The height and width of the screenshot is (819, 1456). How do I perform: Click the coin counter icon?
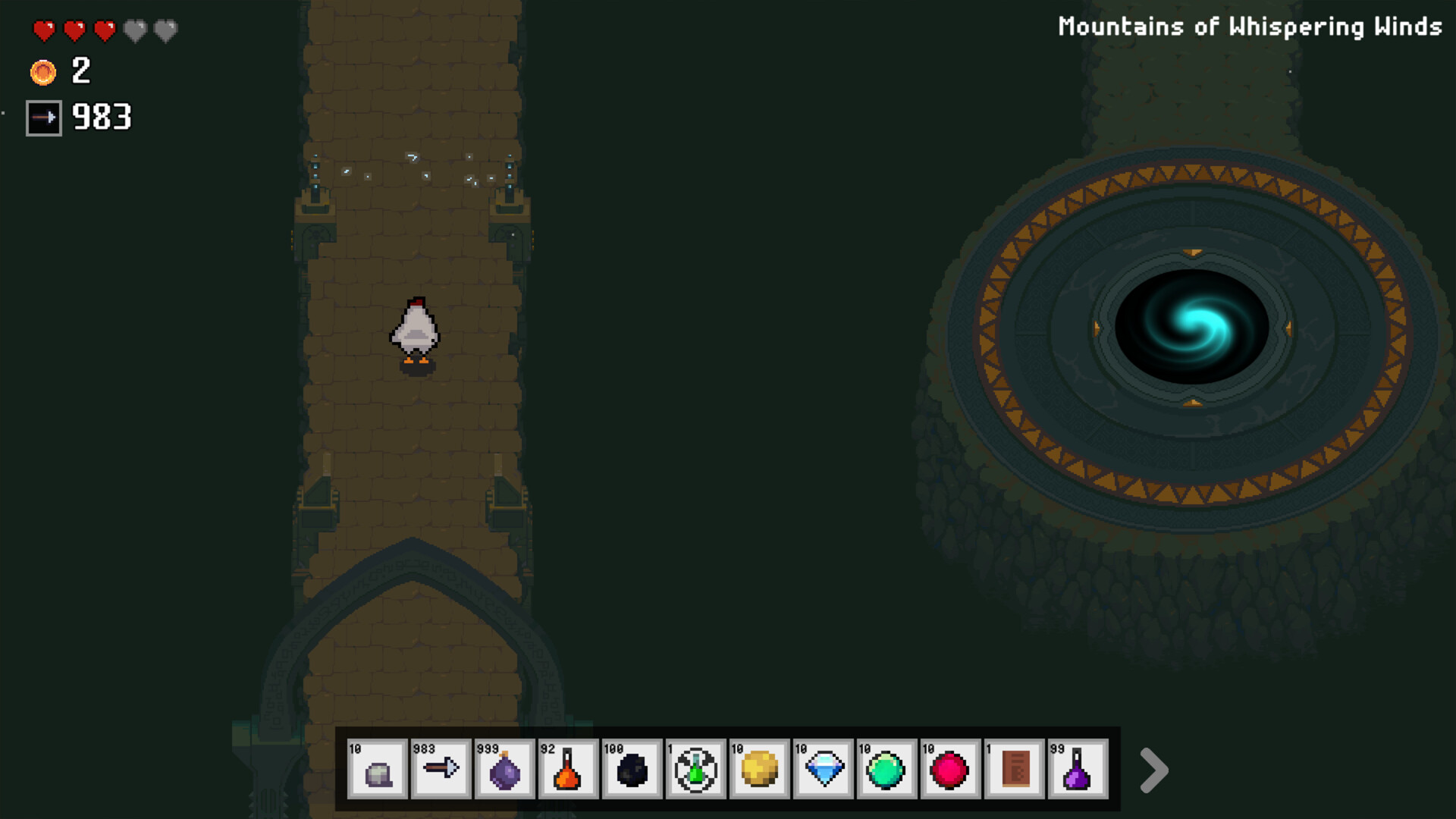(44, 73)
